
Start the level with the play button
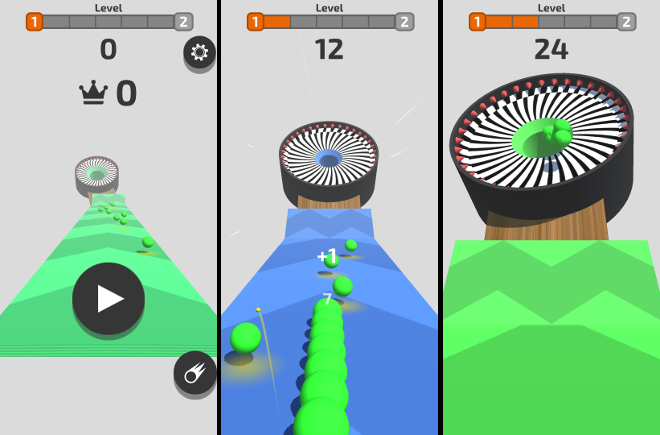[x=109, y=298]
